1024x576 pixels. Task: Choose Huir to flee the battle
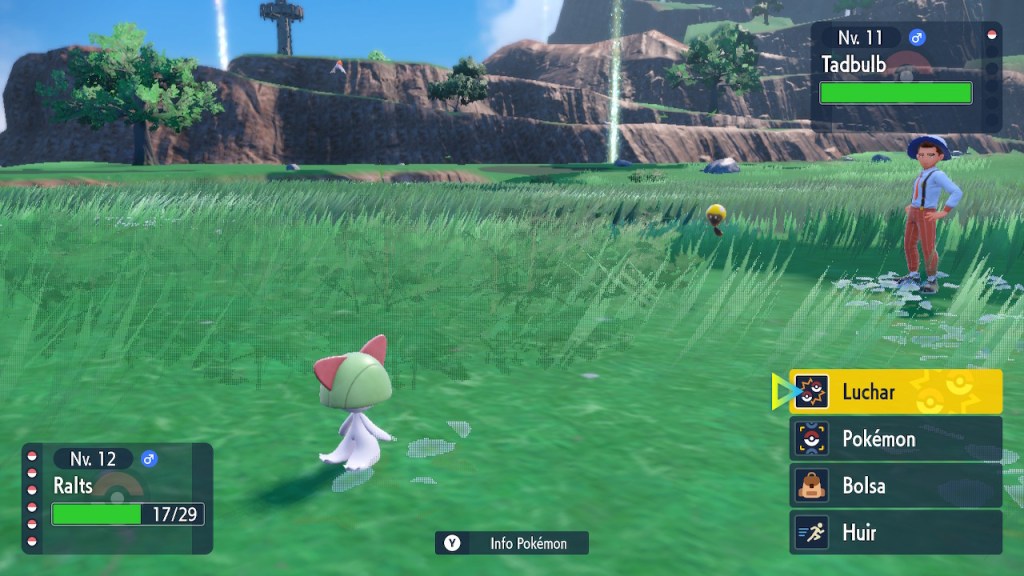point(896,532)
